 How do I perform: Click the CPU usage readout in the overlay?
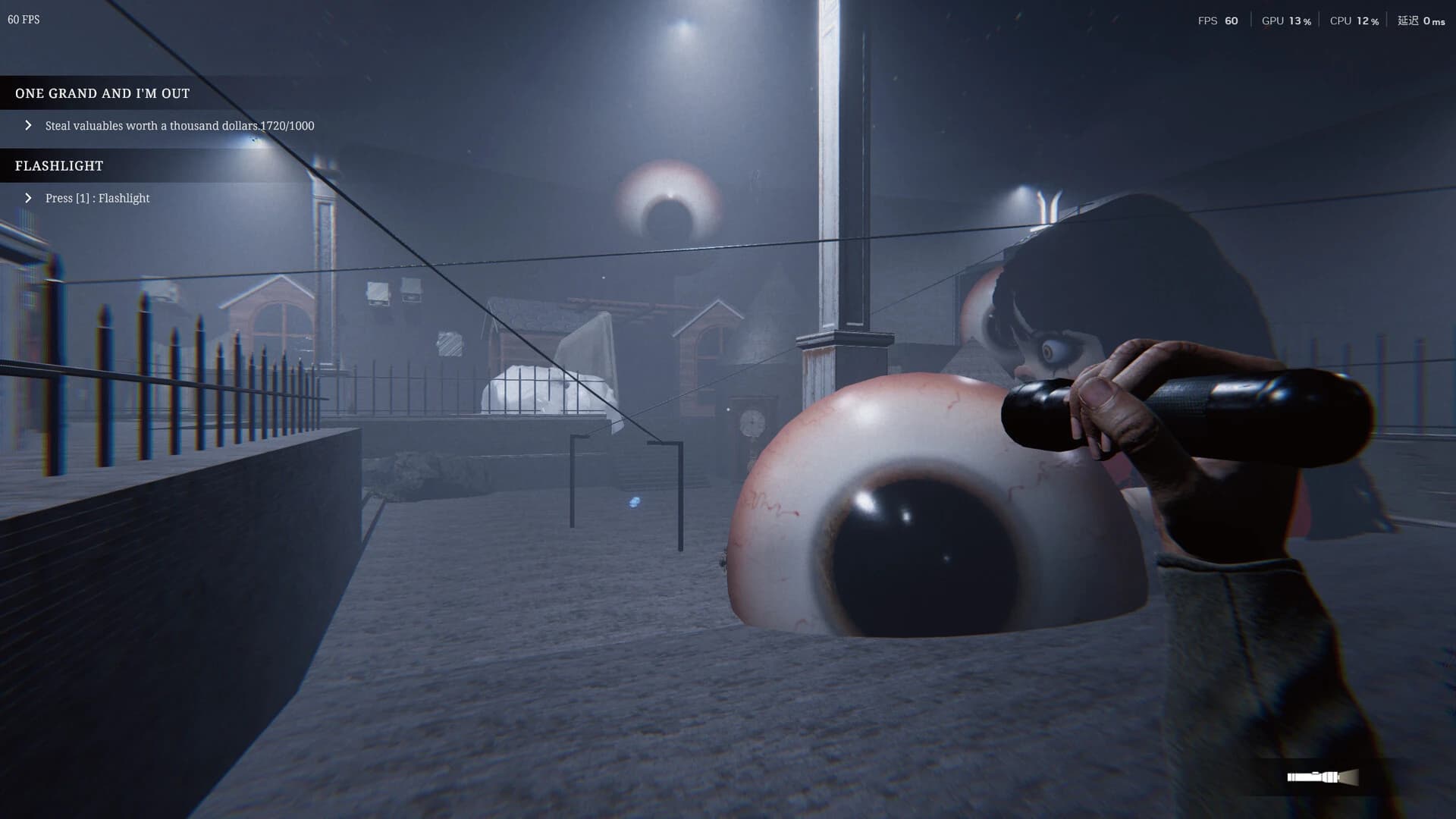tap(1355, 20)
